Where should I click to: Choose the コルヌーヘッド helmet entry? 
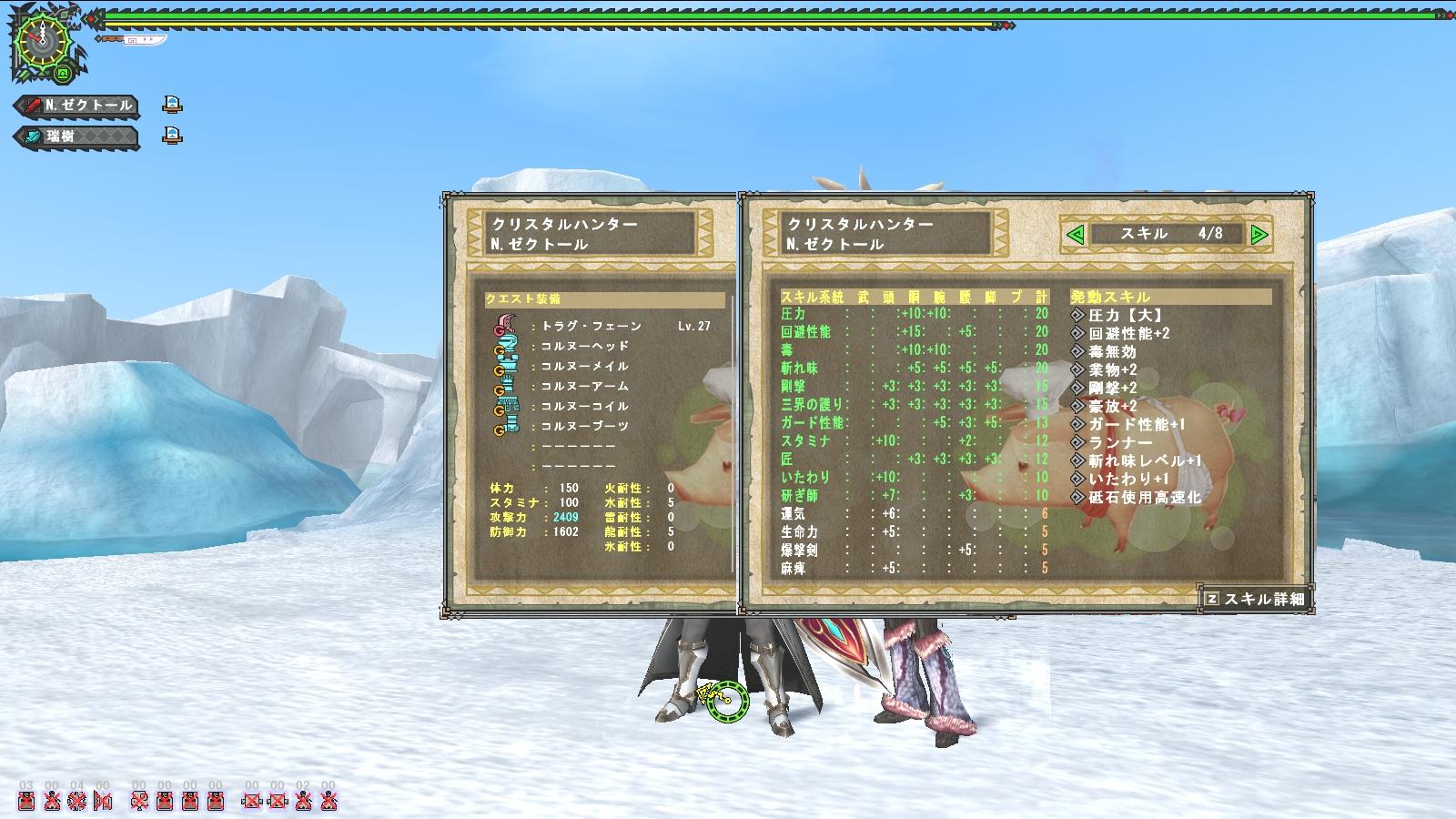tap(585, 346)
